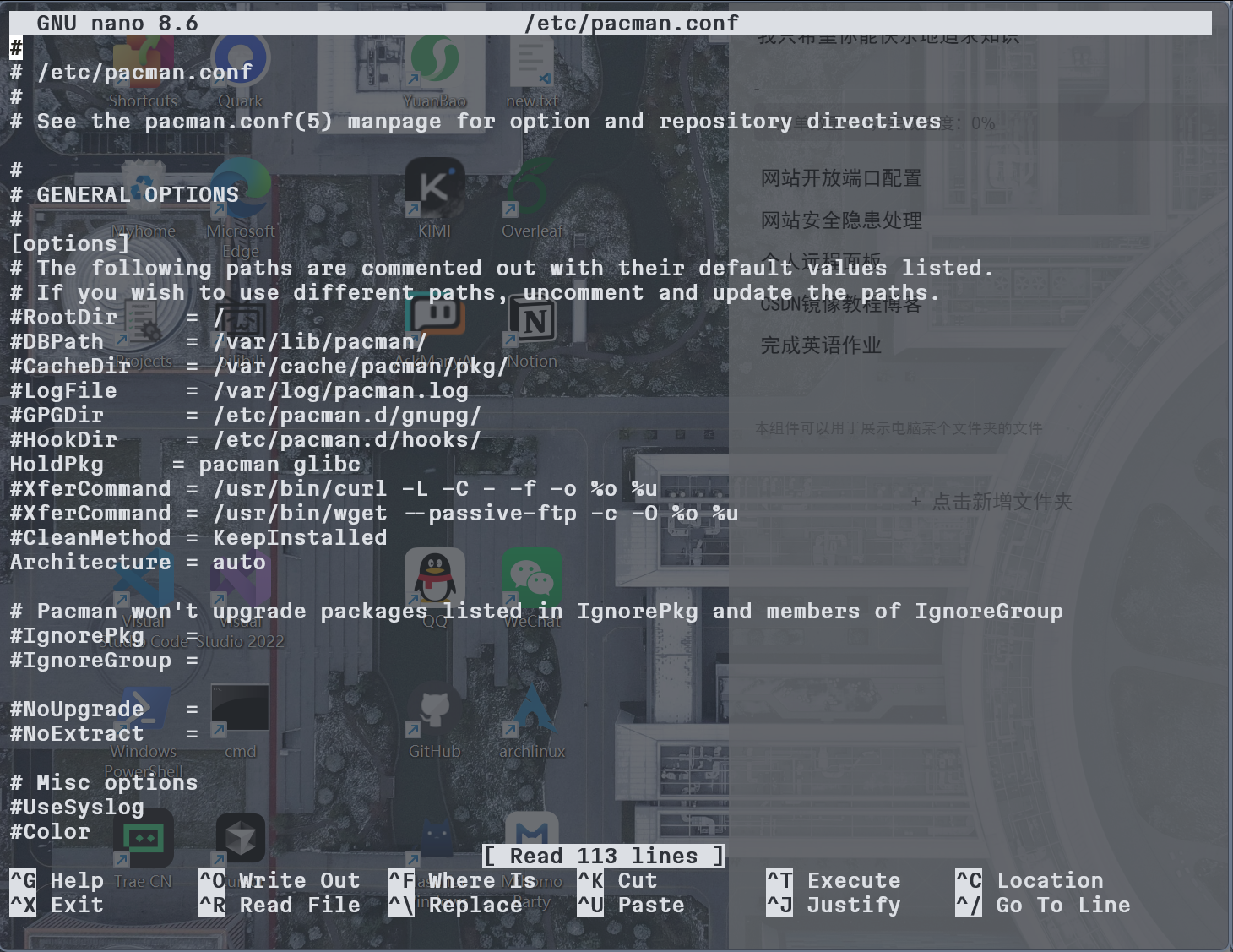Launch QQ from the desktop
This screenshot has height=952, width=1233.
tap(435, 579)
